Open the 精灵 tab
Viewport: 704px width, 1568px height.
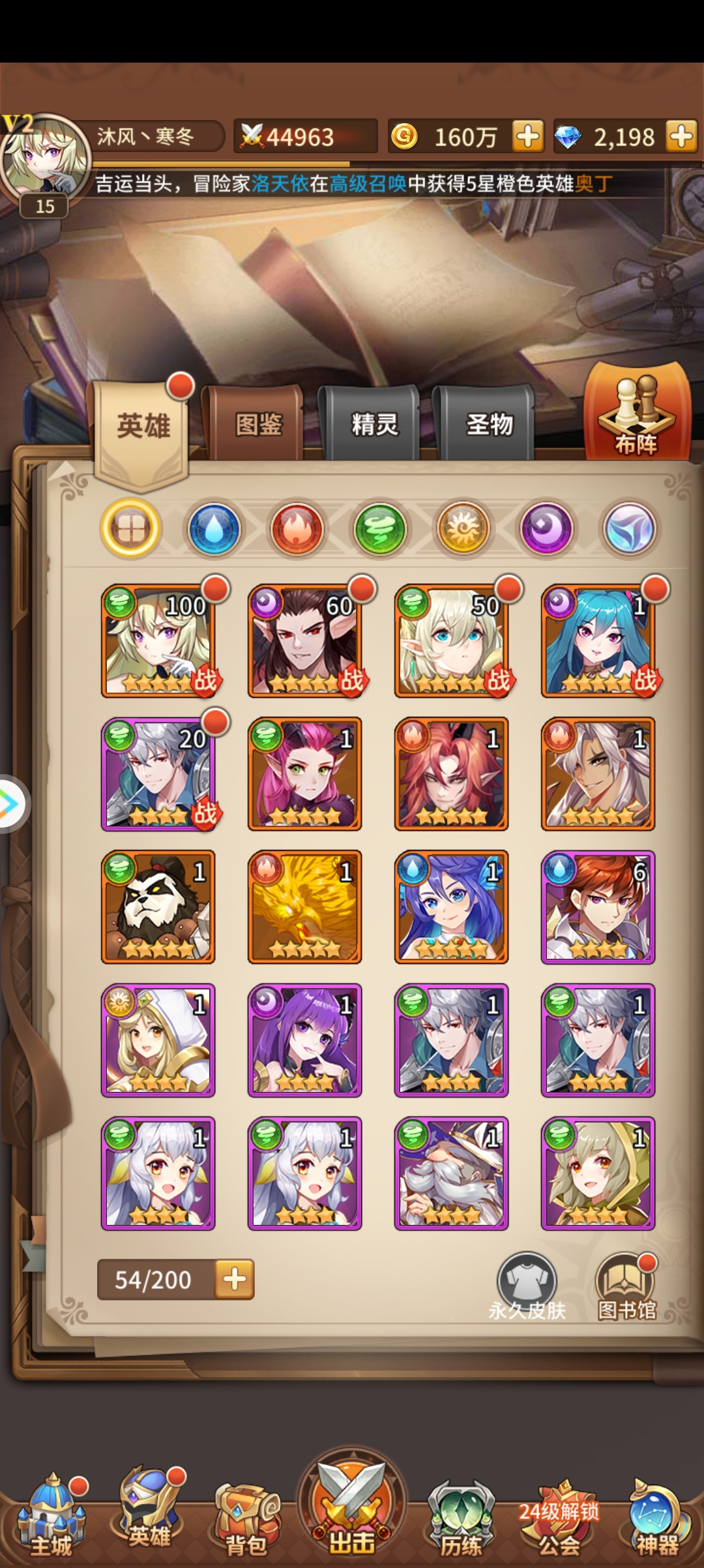coord(374,425)
